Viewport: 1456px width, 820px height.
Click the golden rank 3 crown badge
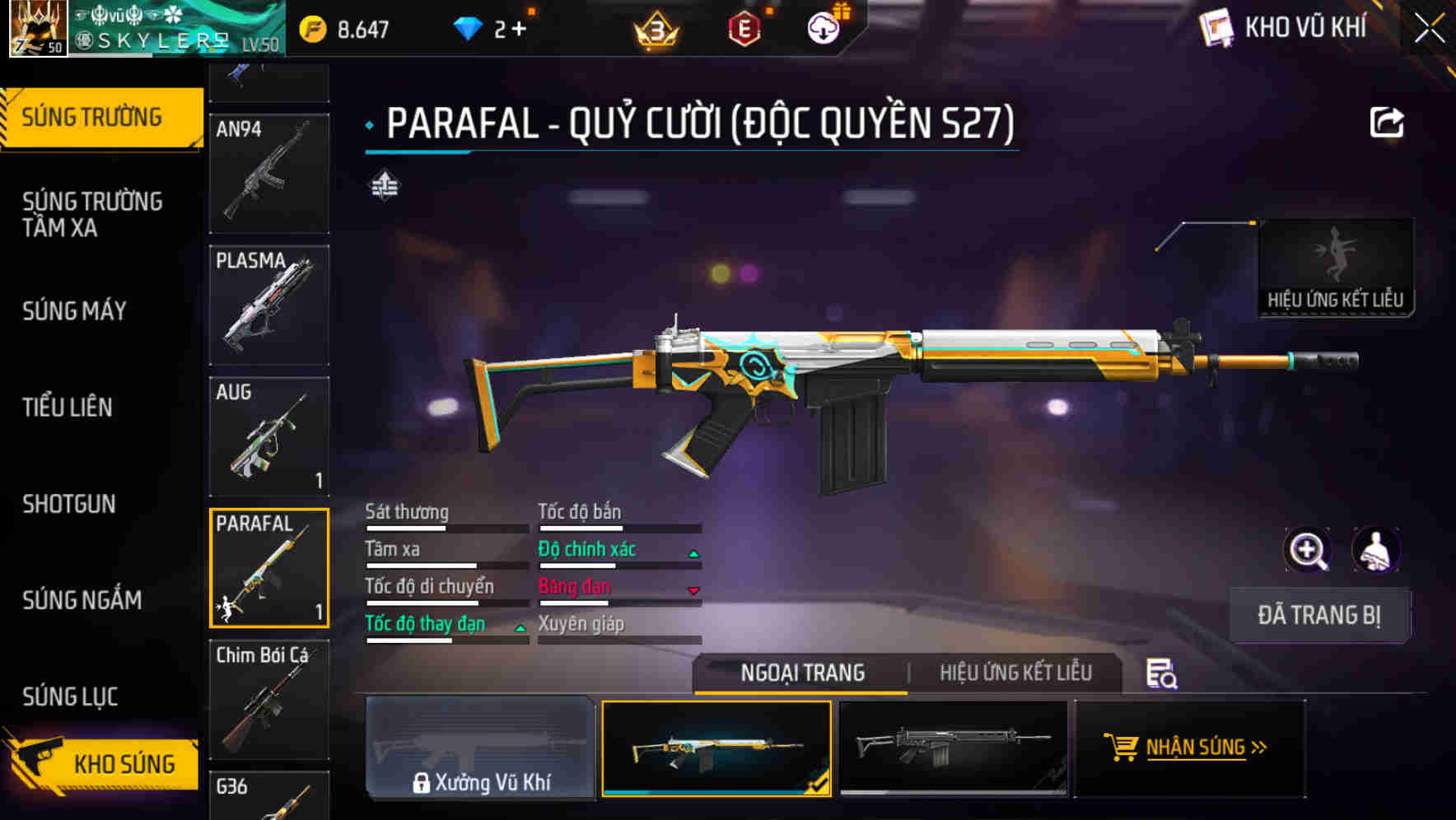tap(652, 29)
